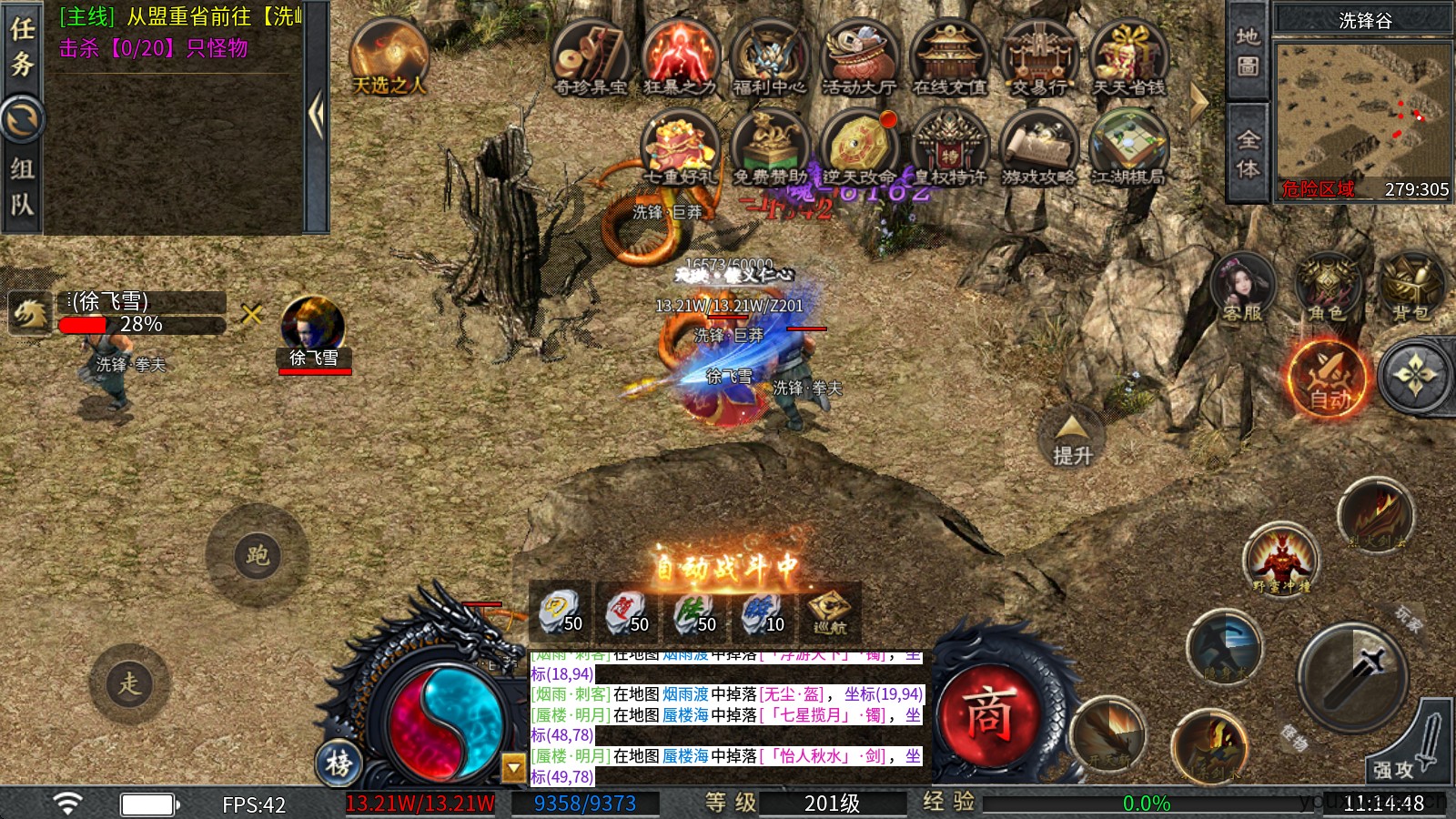The image size is (1456, 819).
Task: Tap the 提升 upgrade arrow
Action: click(x=1072, y=439)
